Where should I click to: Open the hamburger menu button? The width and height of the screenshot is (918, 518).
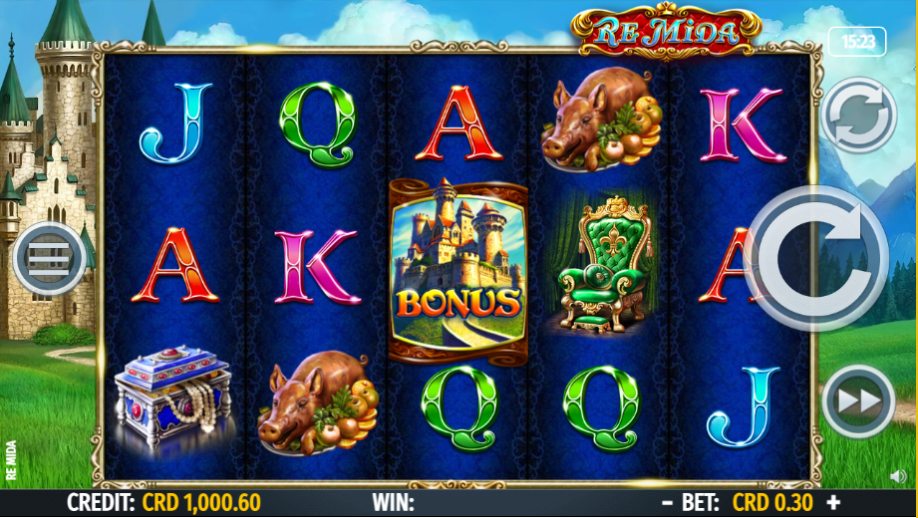coord(47,259)
